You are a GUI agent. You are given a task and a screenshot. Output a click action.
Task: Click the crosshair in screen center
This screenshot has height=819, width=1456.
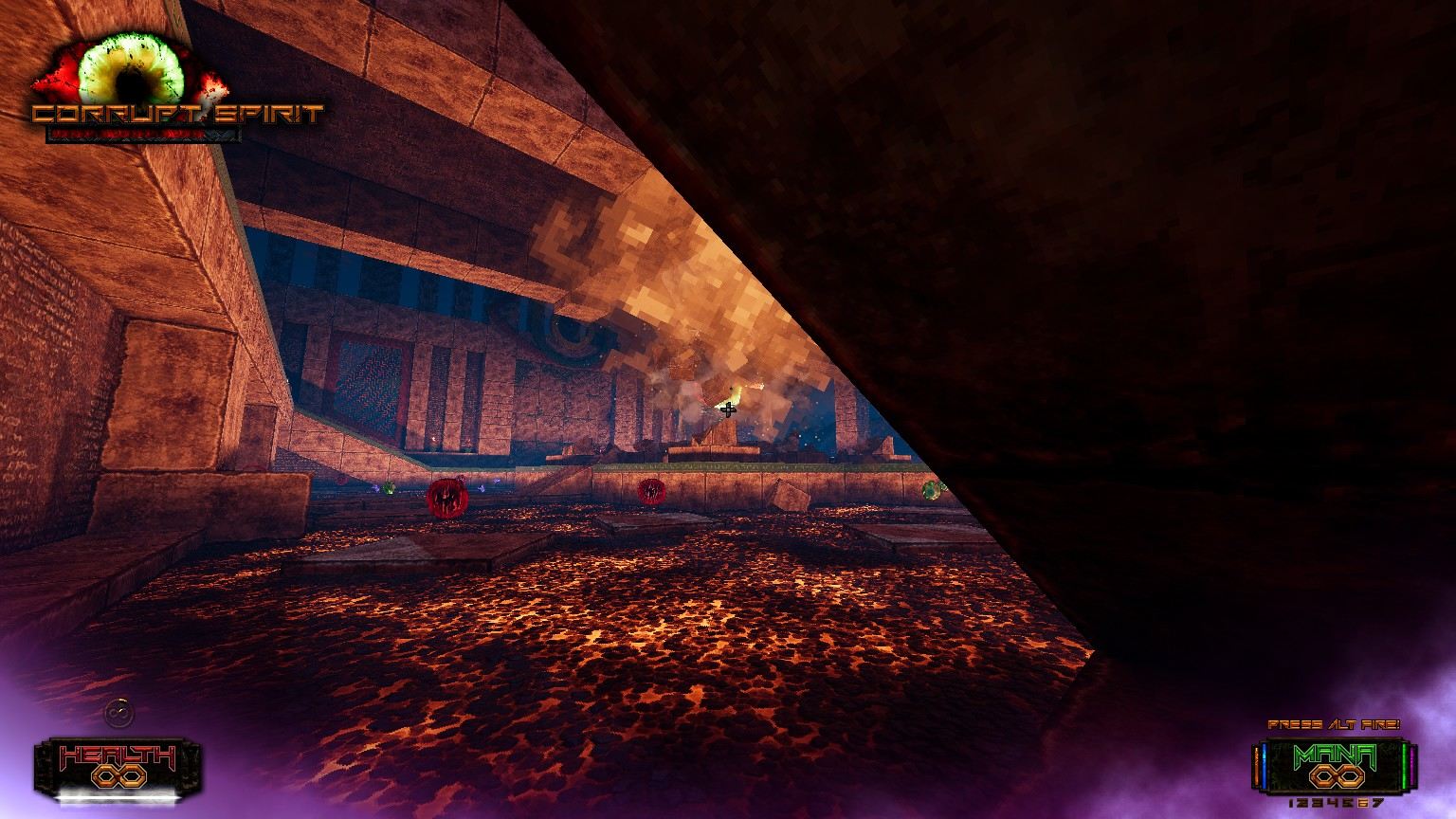coord(730,409)
